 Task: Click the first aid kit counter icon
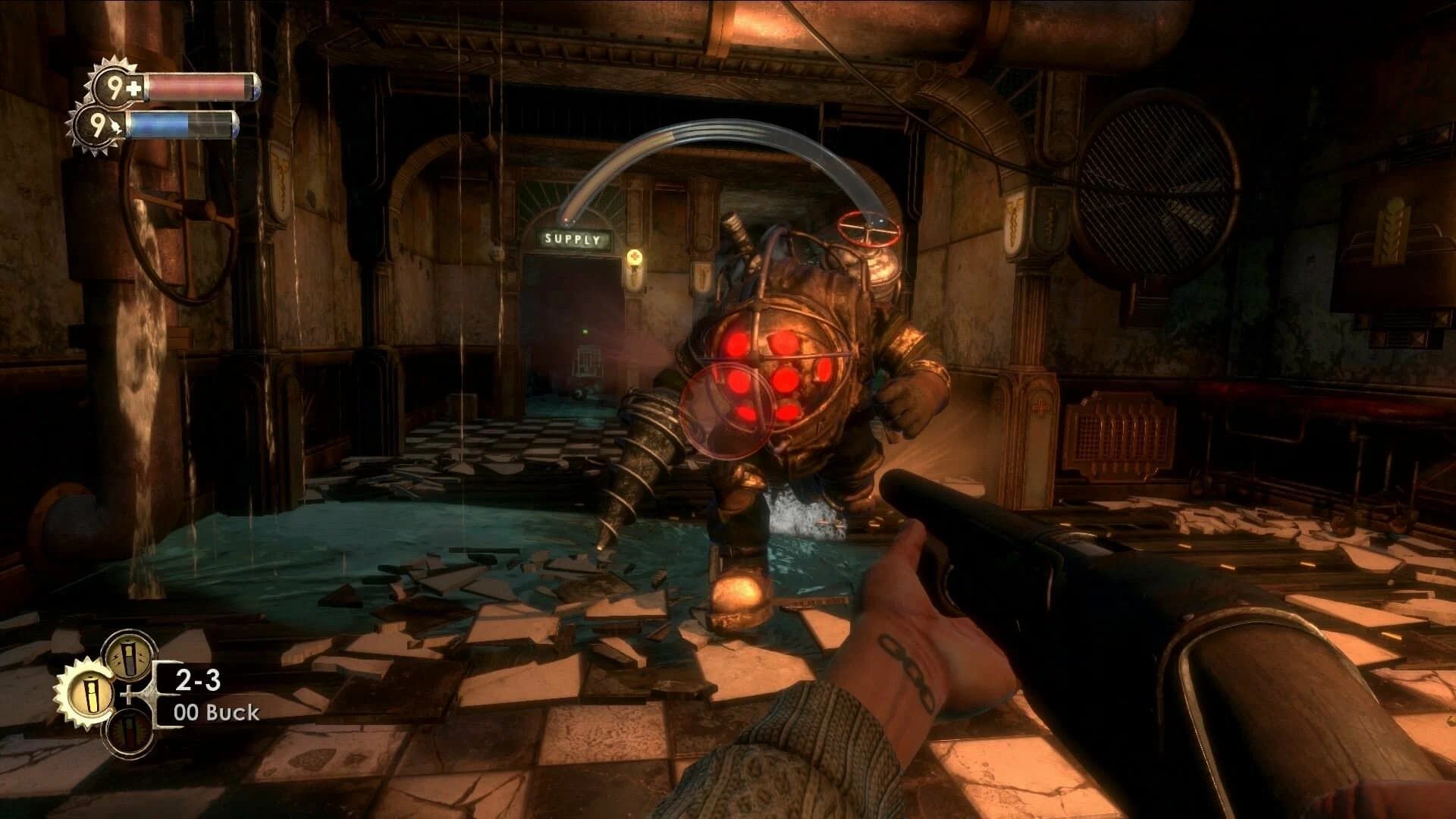[x=130, y=88]
